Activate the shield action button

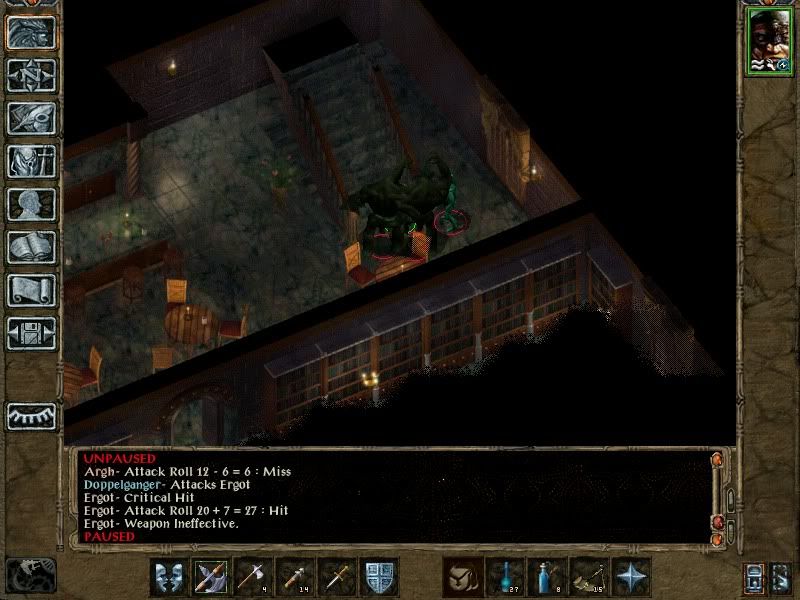point(379,577)
